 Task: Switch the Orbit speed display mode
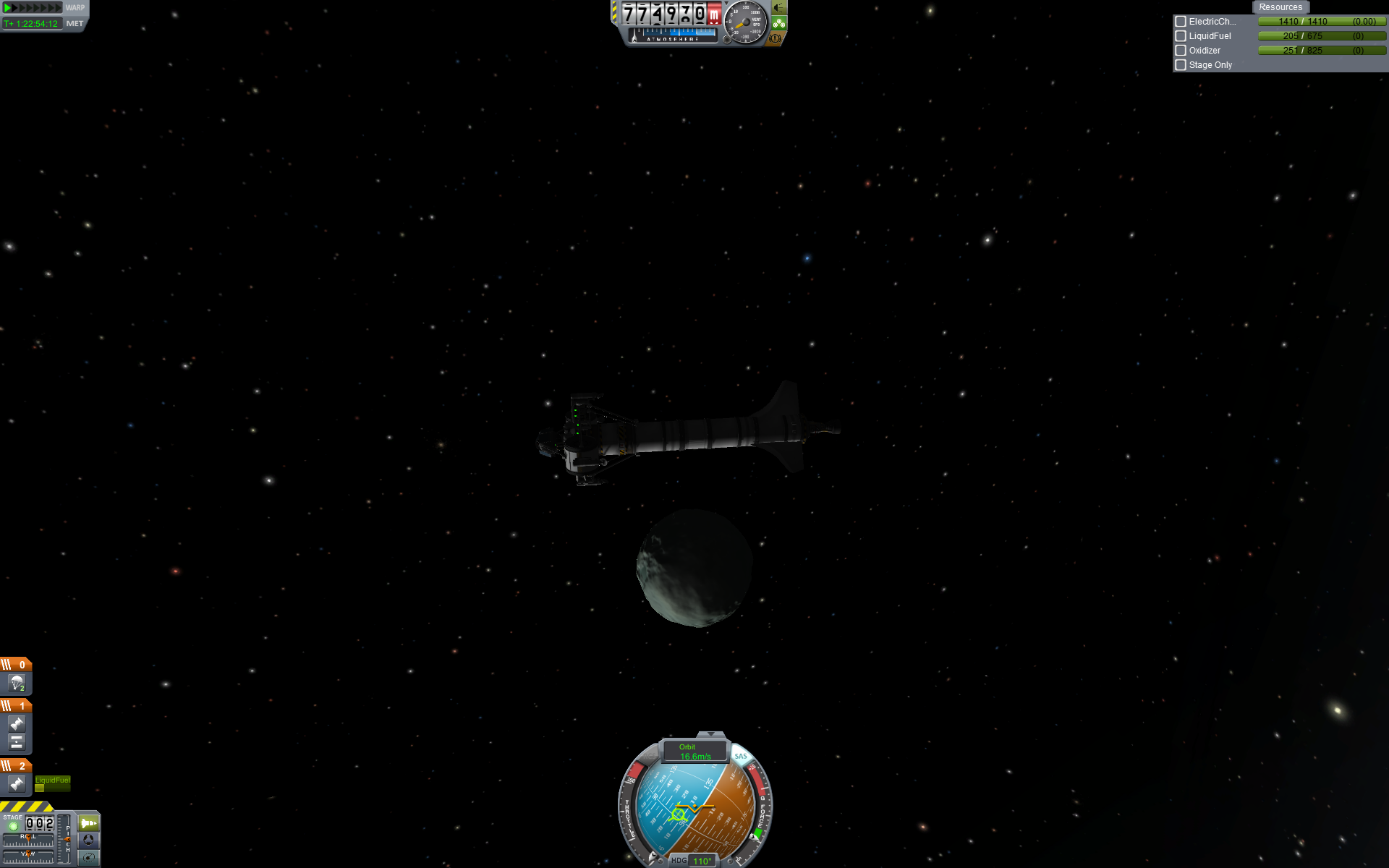point(694,752)
